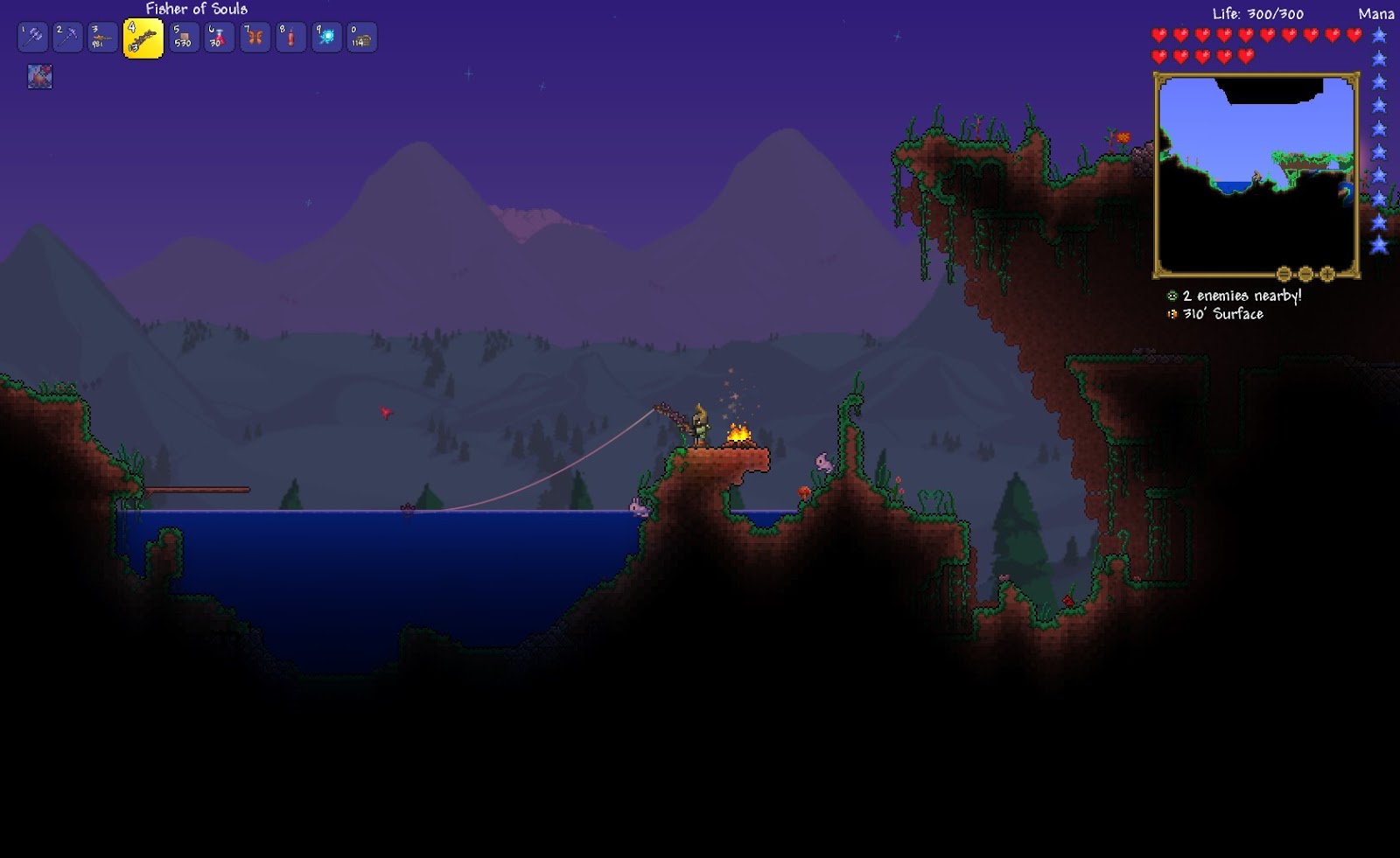Zoom in the minimap with plus button
Viewport: 1400px width, 858px height.
[1327, 274]
